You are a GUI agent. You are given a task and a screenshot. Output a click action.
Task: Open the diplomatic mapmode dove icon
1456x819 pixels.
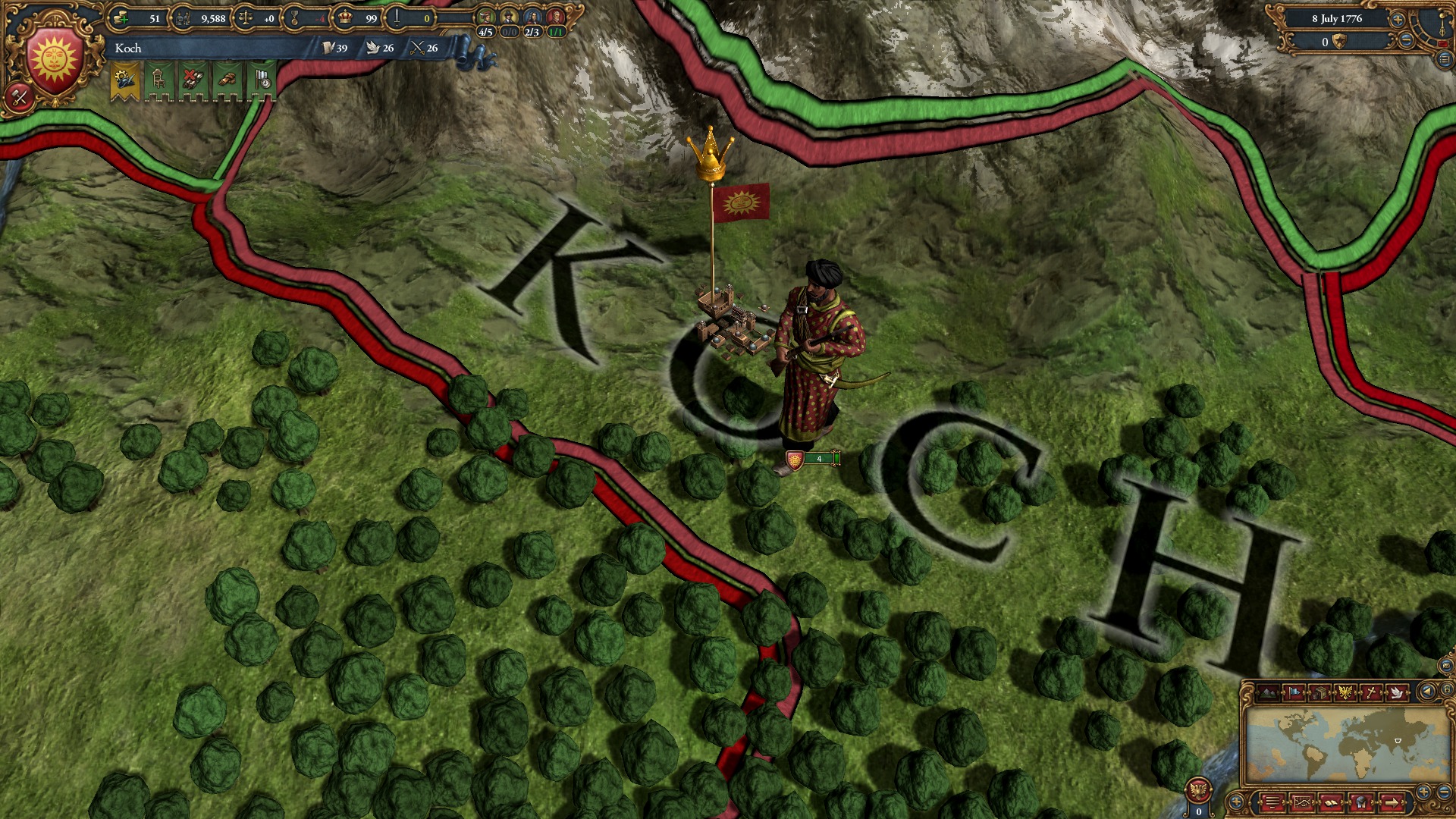click(1397, 691)
